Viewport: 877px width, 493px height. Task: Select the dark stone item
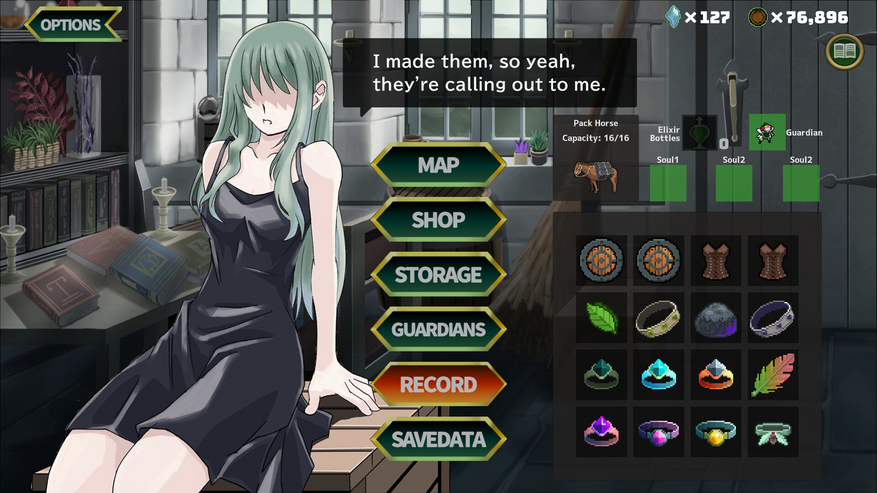(x=716, y=317)
